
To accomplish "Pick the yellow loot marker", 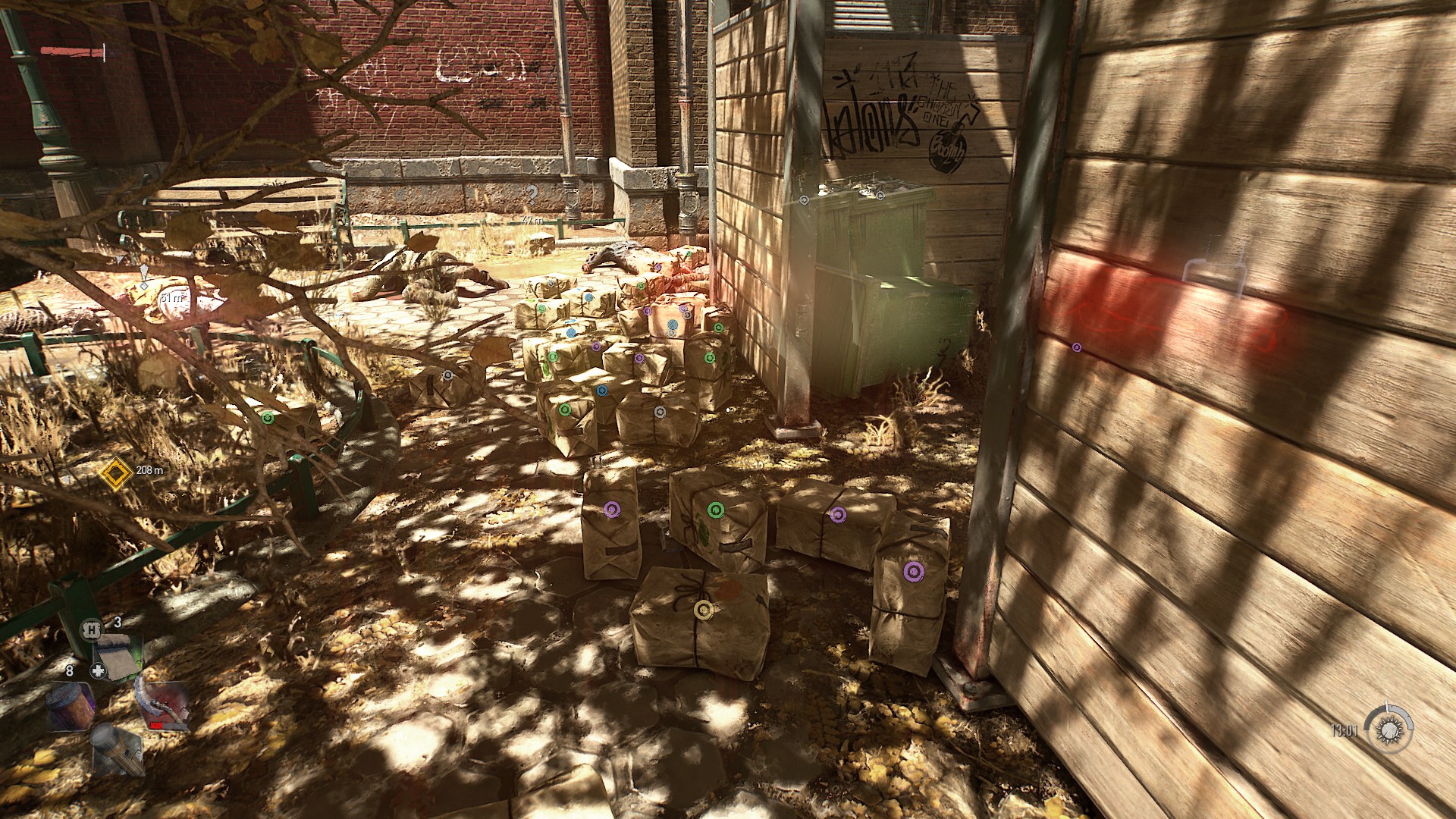I will pos(703,609).
